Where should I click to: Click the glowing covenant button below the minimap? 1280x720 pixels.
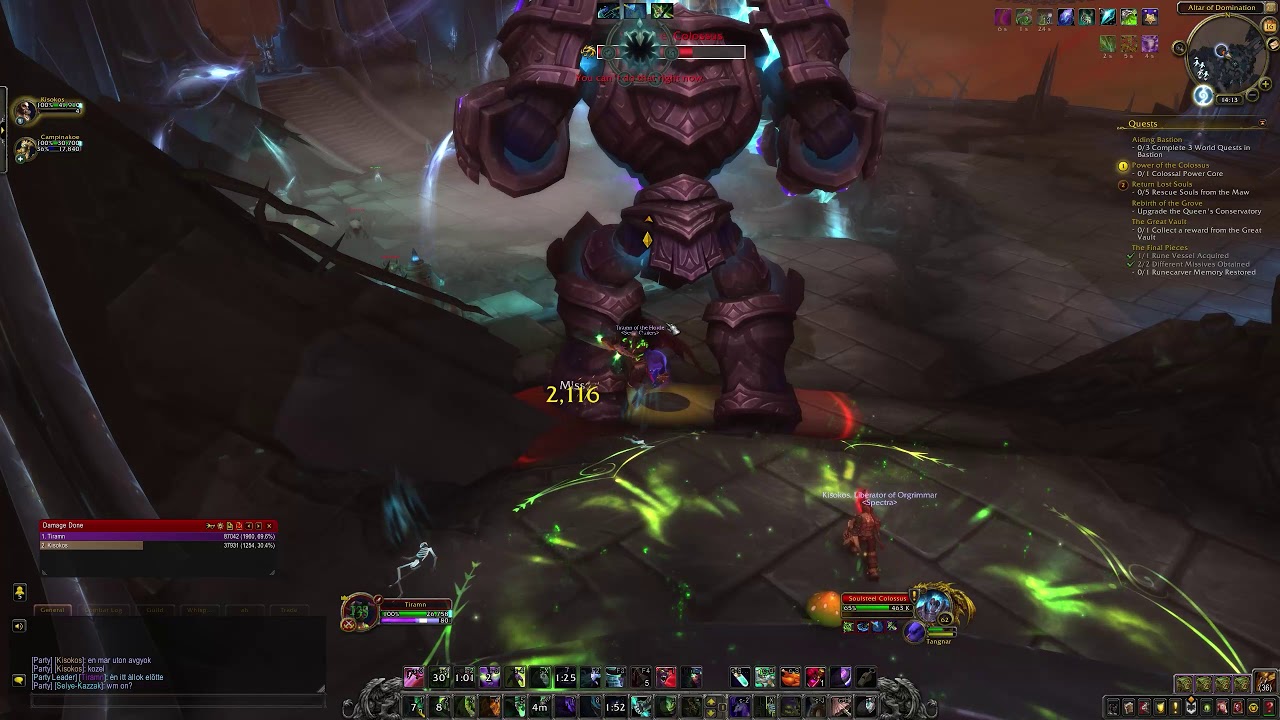(x=1202, y=94)
